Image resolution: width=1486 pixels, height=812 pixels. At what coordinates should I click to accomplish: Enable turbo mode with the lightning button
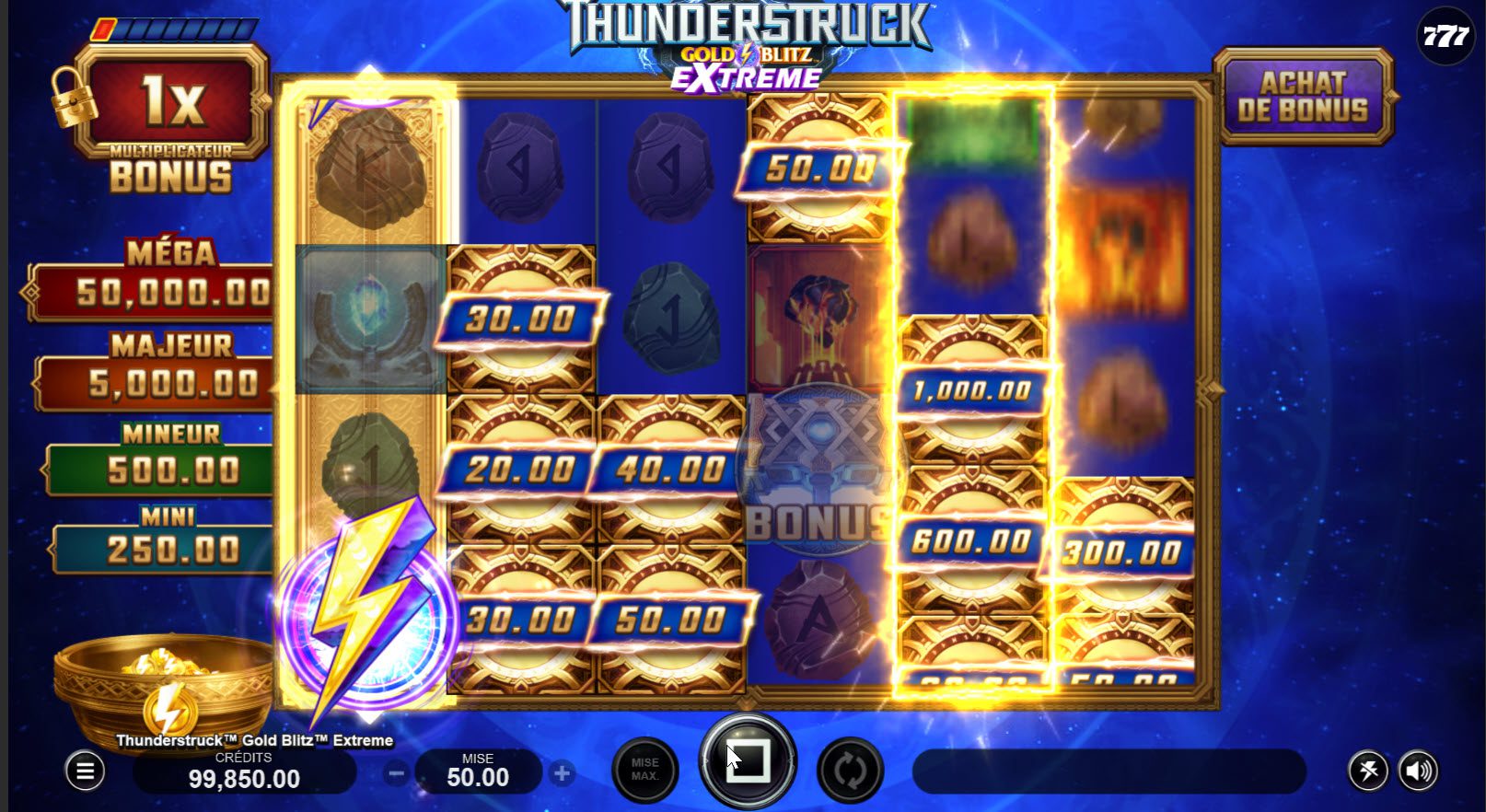[x=1368, y=771]
